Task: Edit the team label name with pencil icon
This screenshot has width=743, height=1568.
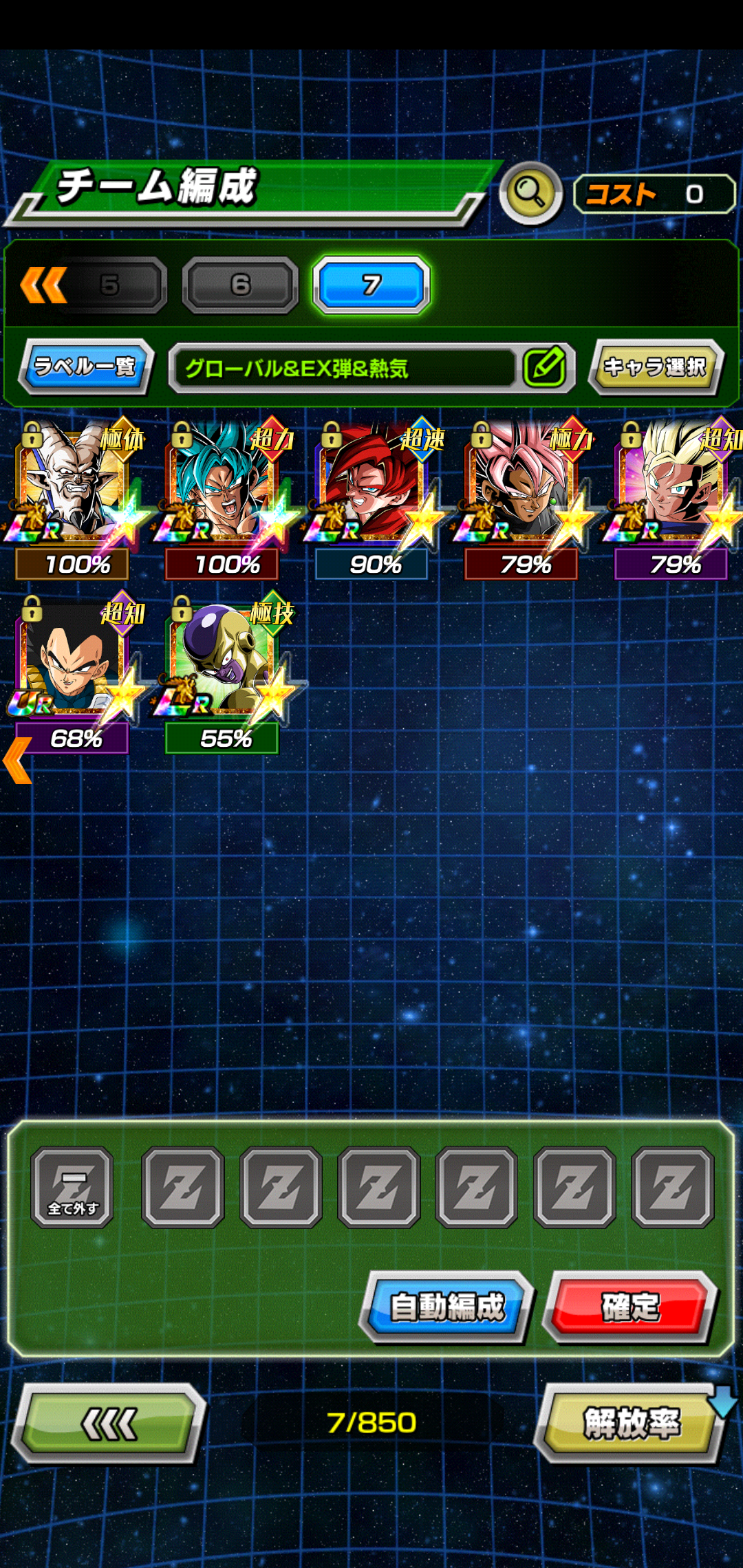Action: [x=544, y=367]
